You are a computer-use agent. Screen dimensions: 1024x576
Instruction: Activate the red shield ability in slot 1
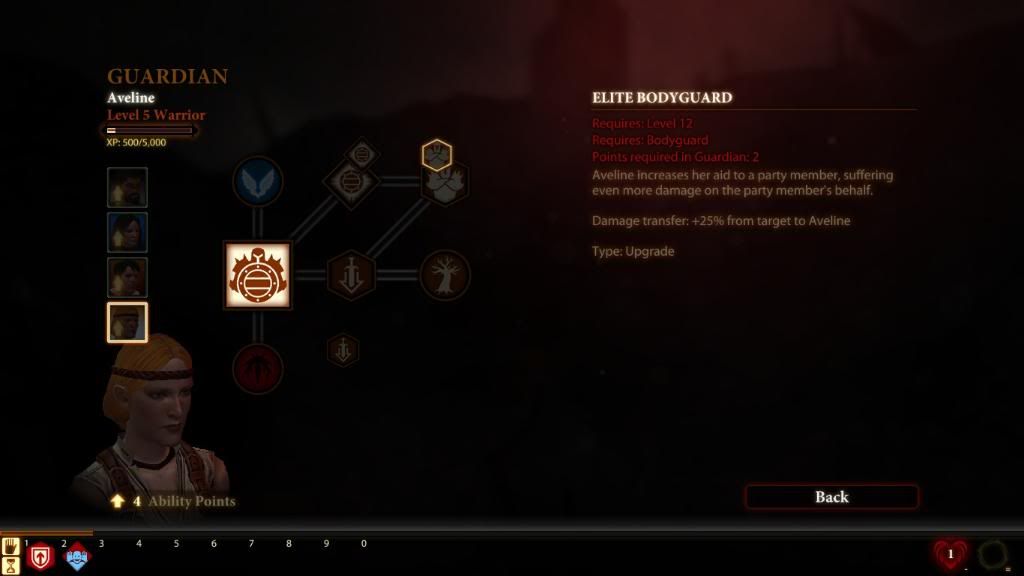click(x=40, y=557)
